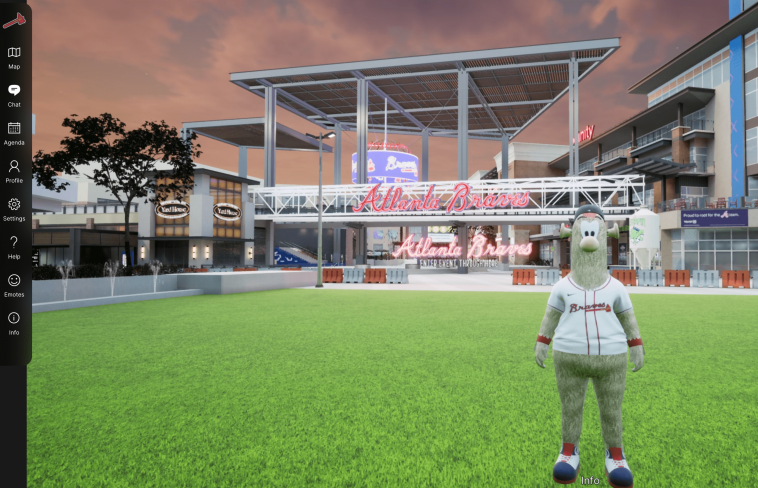This screenshot has height=488, width=758.
Task: Open the Settings gear
Action: tap(14, 206)
